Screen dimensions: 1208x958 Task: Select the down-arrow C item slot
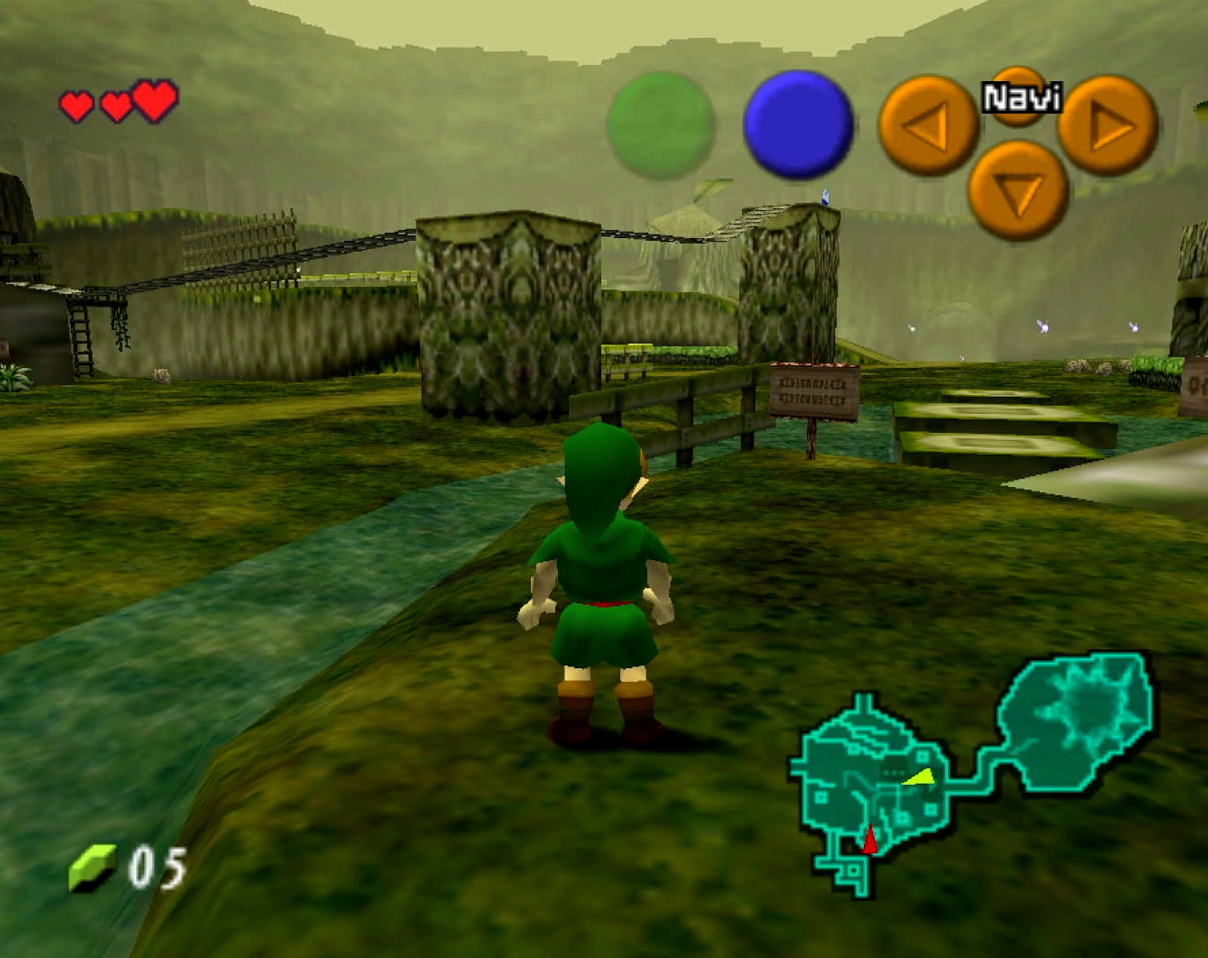(1018, 190)
